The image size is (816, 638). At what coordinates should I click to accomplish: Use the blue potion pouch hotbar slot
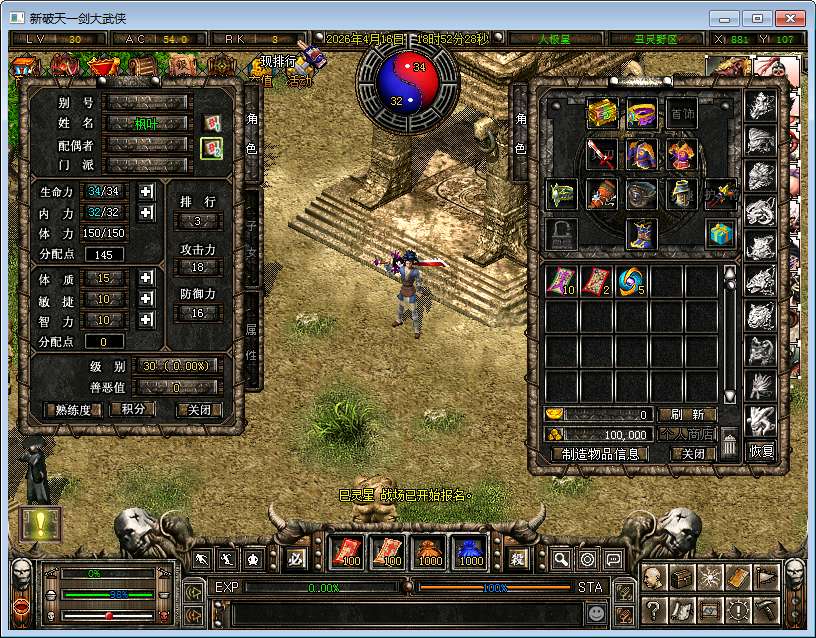coord(471,553)
